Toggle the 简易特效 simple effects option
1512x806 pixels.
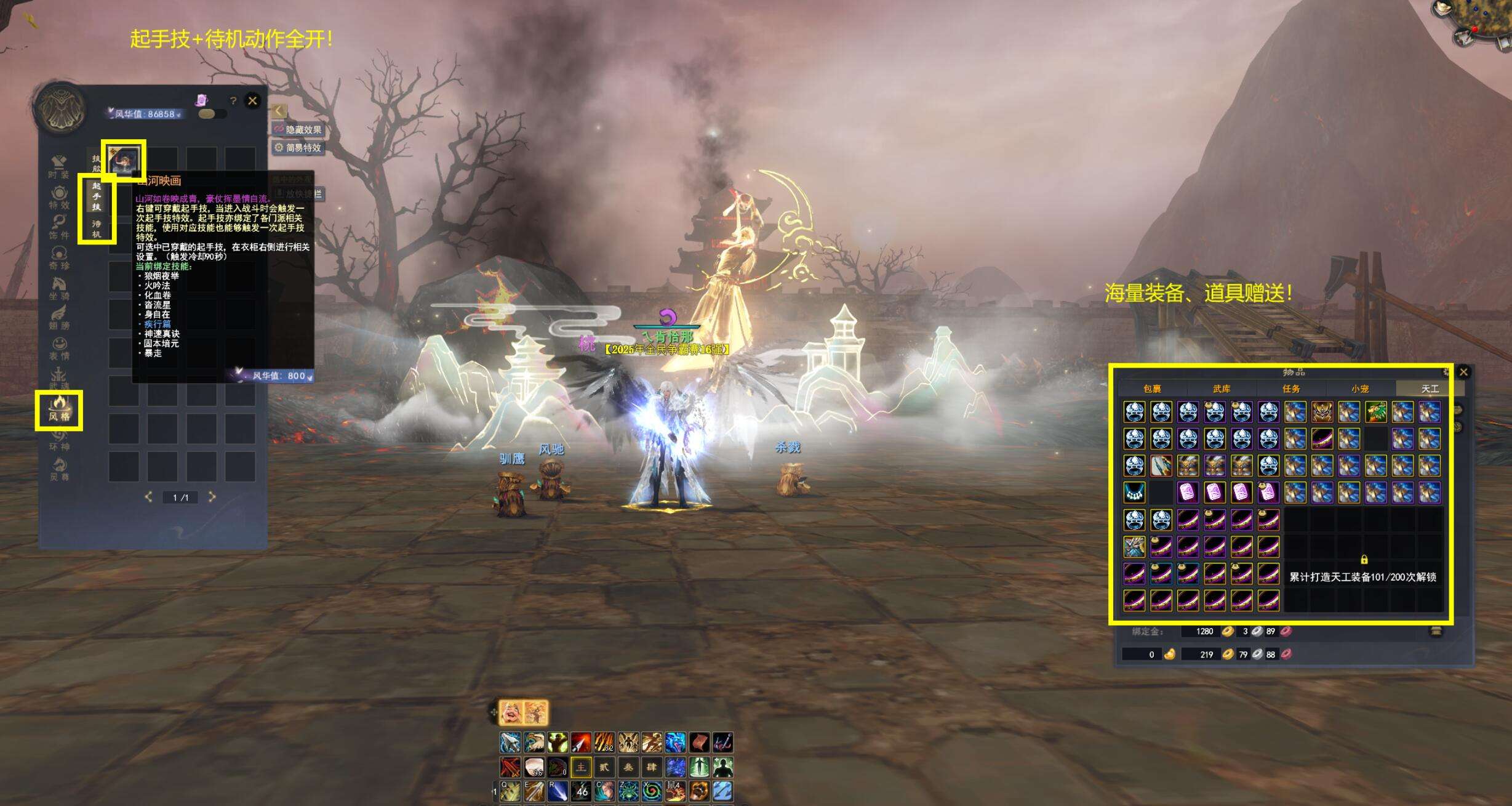tap(298, 148)
